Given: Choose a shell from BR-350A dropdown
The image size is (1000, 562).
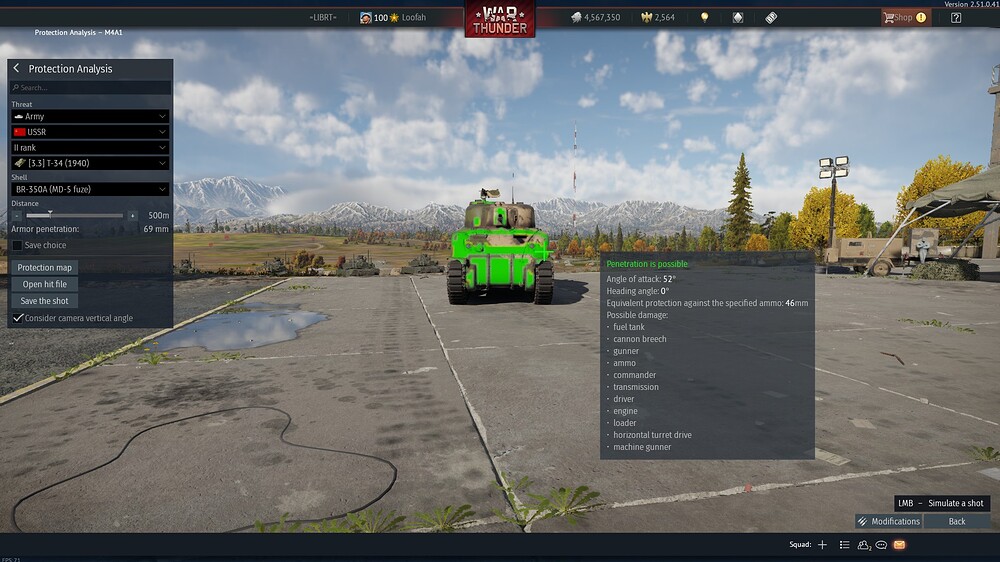Looking at the screenshot, I should point(90,189).
